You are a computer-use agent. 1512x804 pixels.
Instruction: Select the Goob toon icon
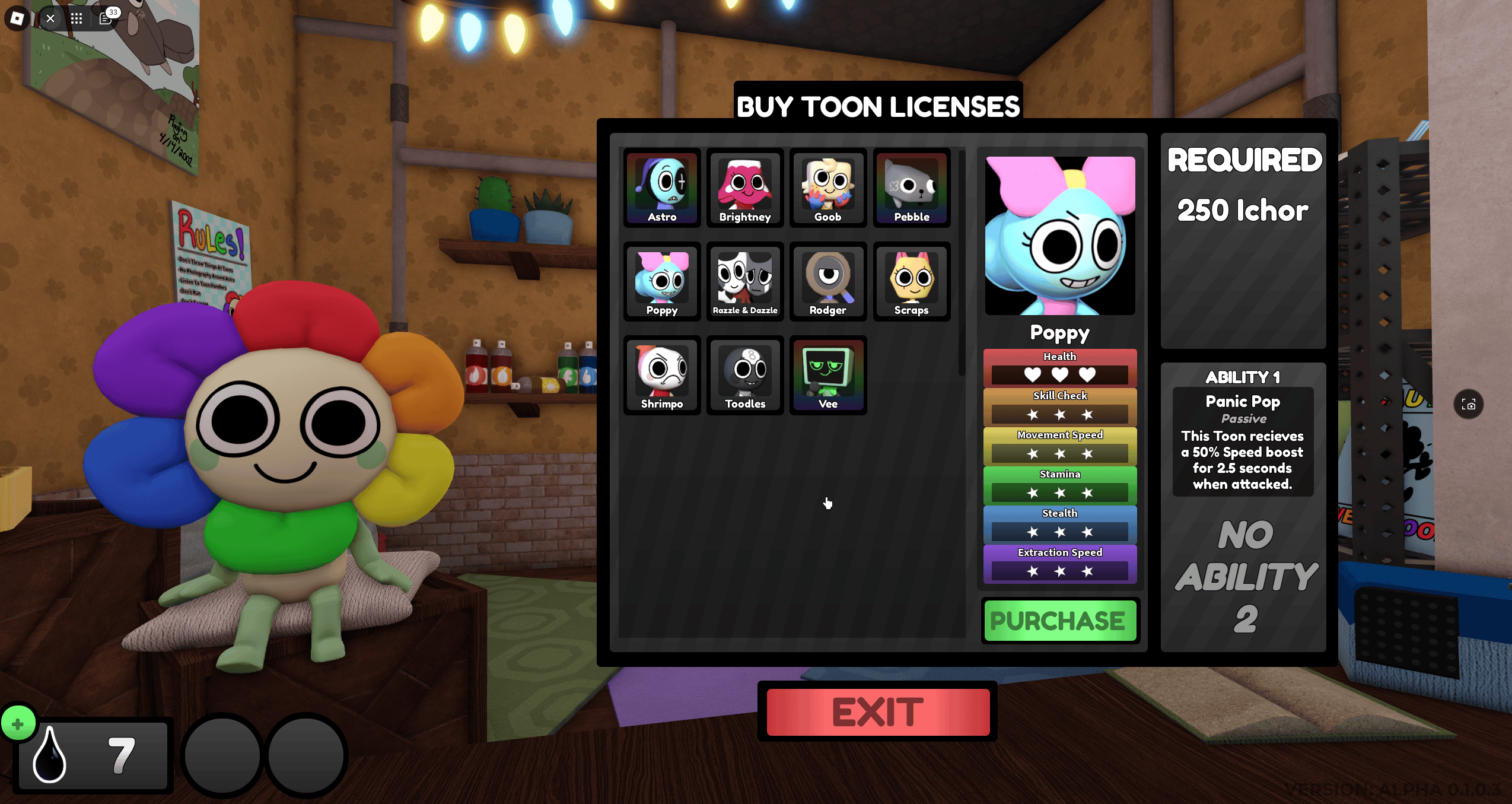[827, 188]
